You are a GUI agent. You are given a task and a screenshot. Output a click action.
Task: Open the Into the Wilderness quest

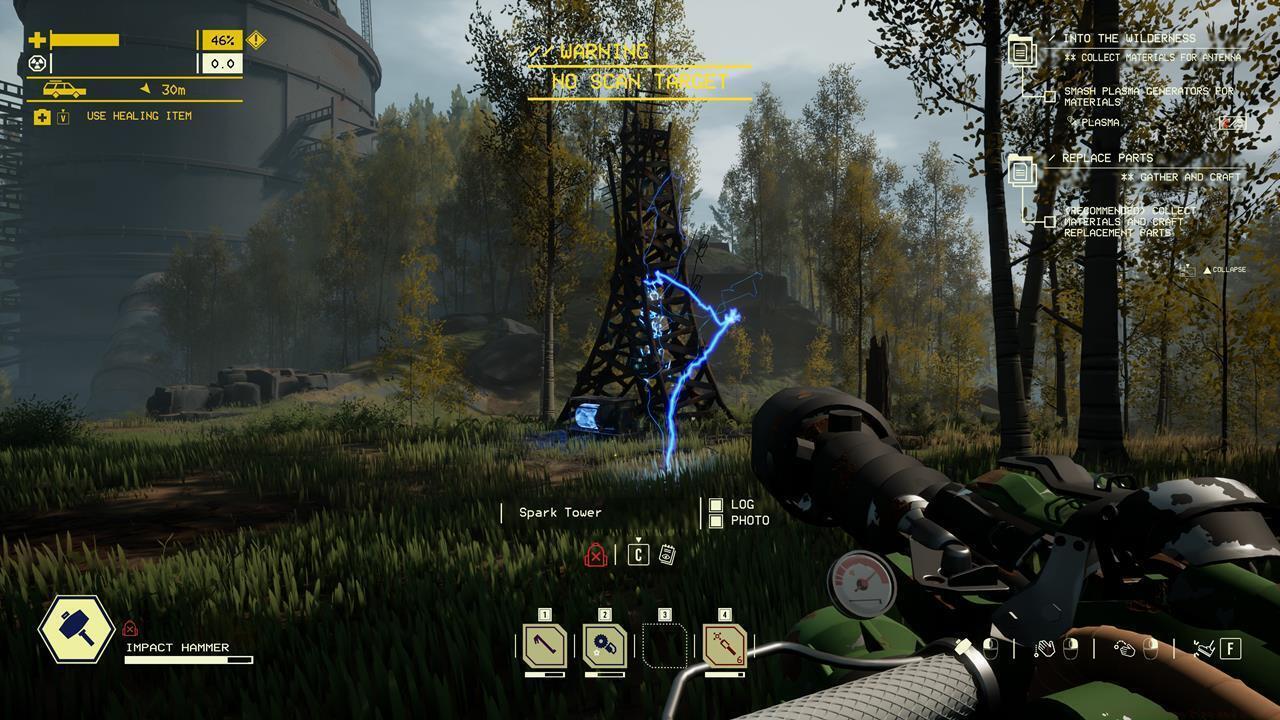point(1128,38)
